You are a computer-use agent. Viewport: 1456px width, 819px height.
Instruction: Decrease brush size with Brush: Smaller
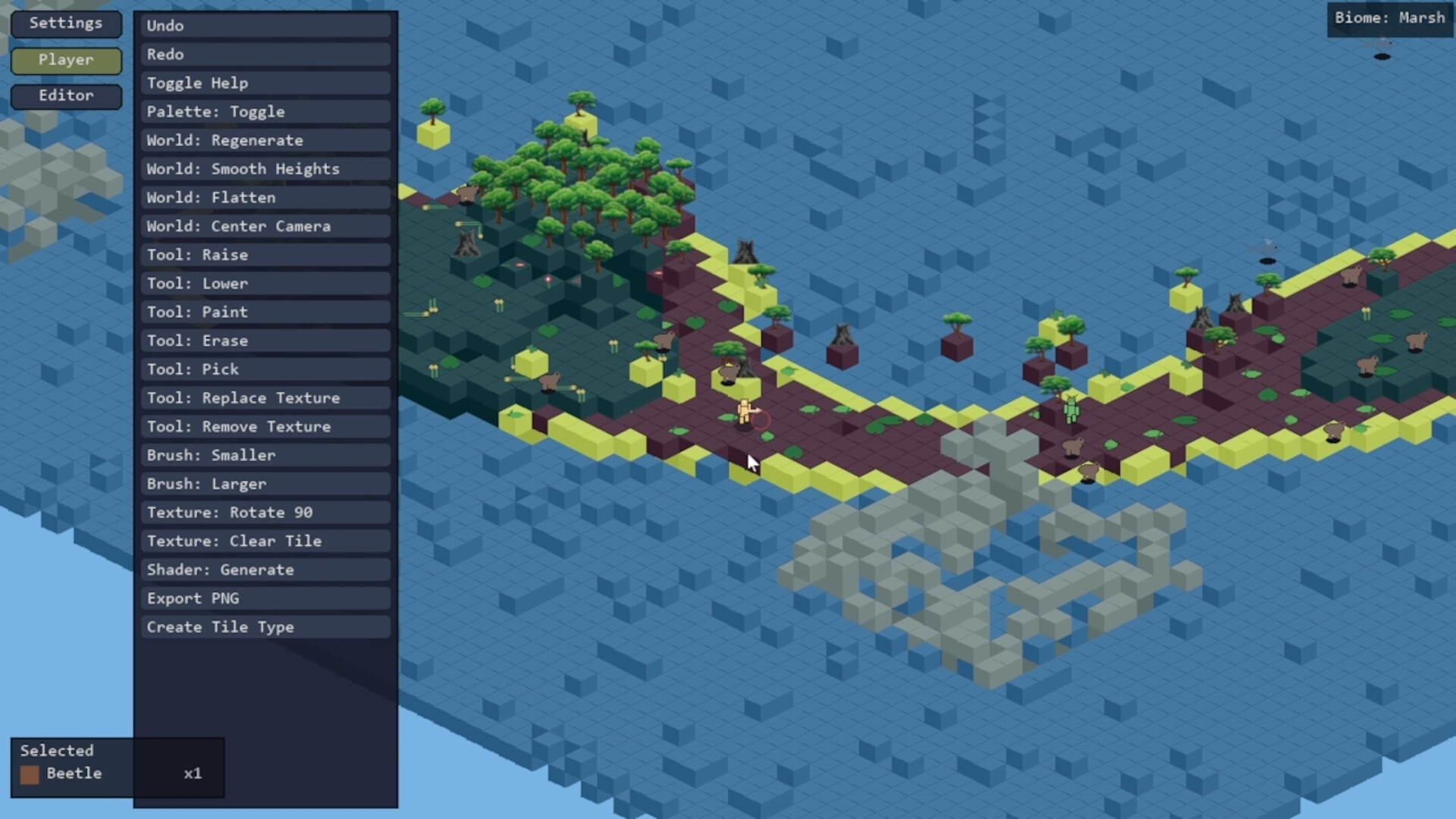265,455
